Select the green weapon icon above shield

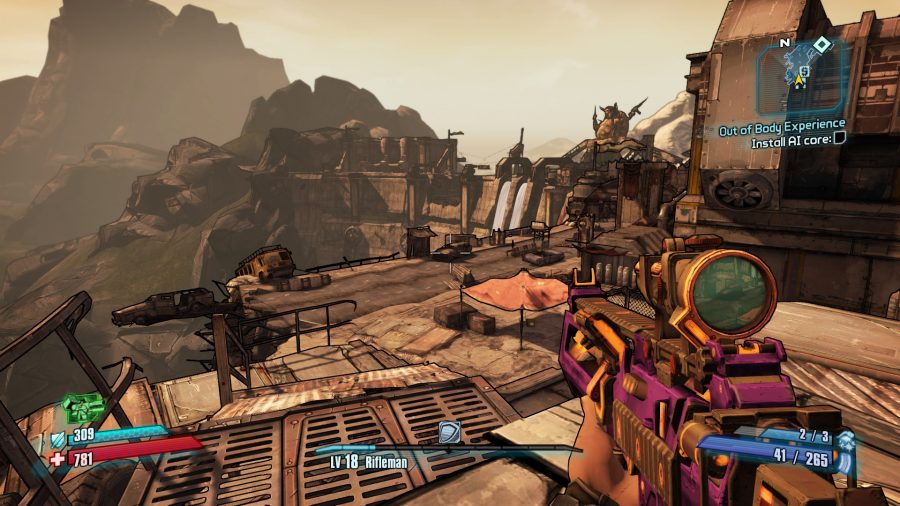pyautogui.click(x=83, y=409)
